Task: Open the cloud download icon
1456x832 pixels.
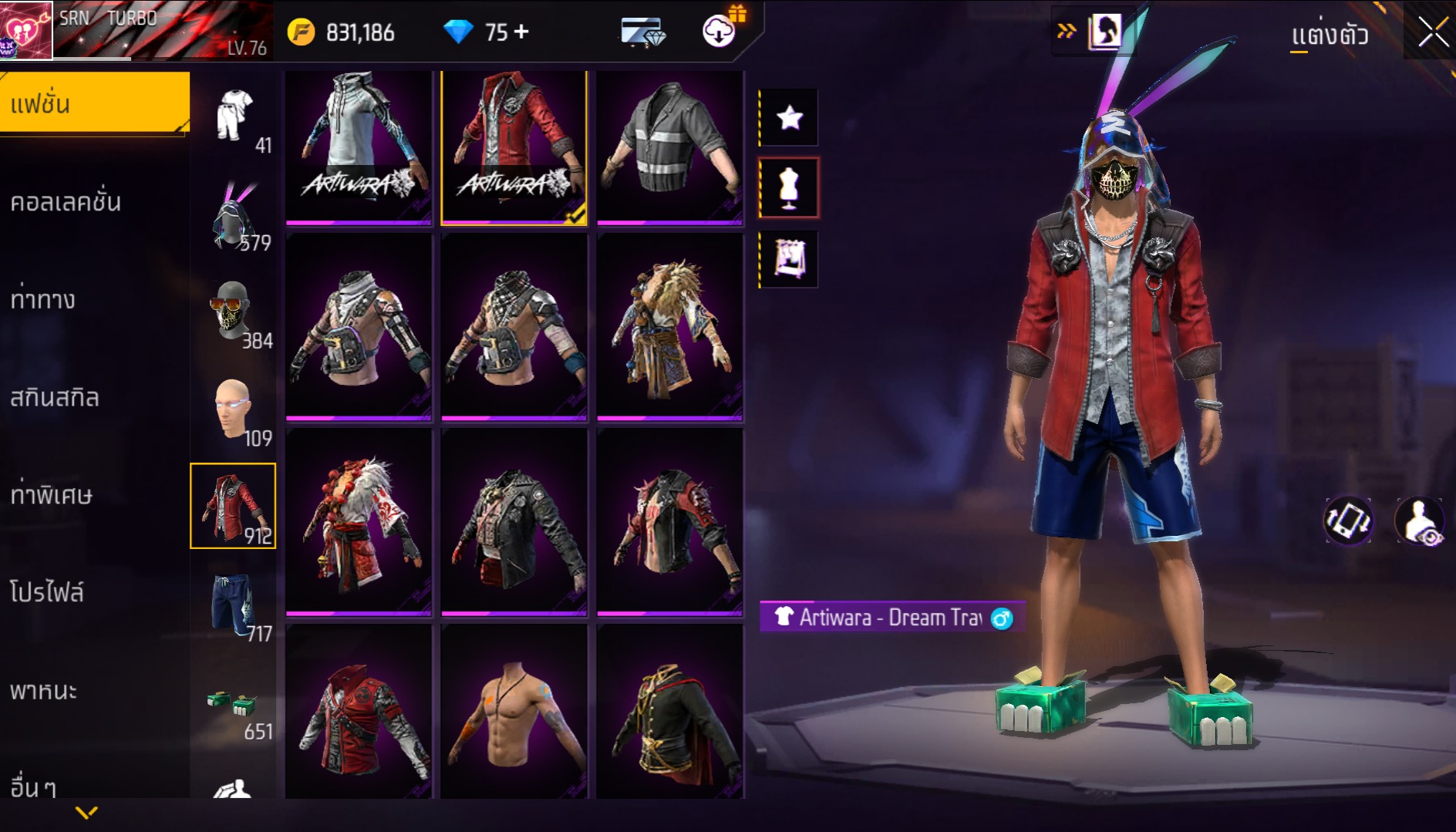Action: tap(719, 32)
